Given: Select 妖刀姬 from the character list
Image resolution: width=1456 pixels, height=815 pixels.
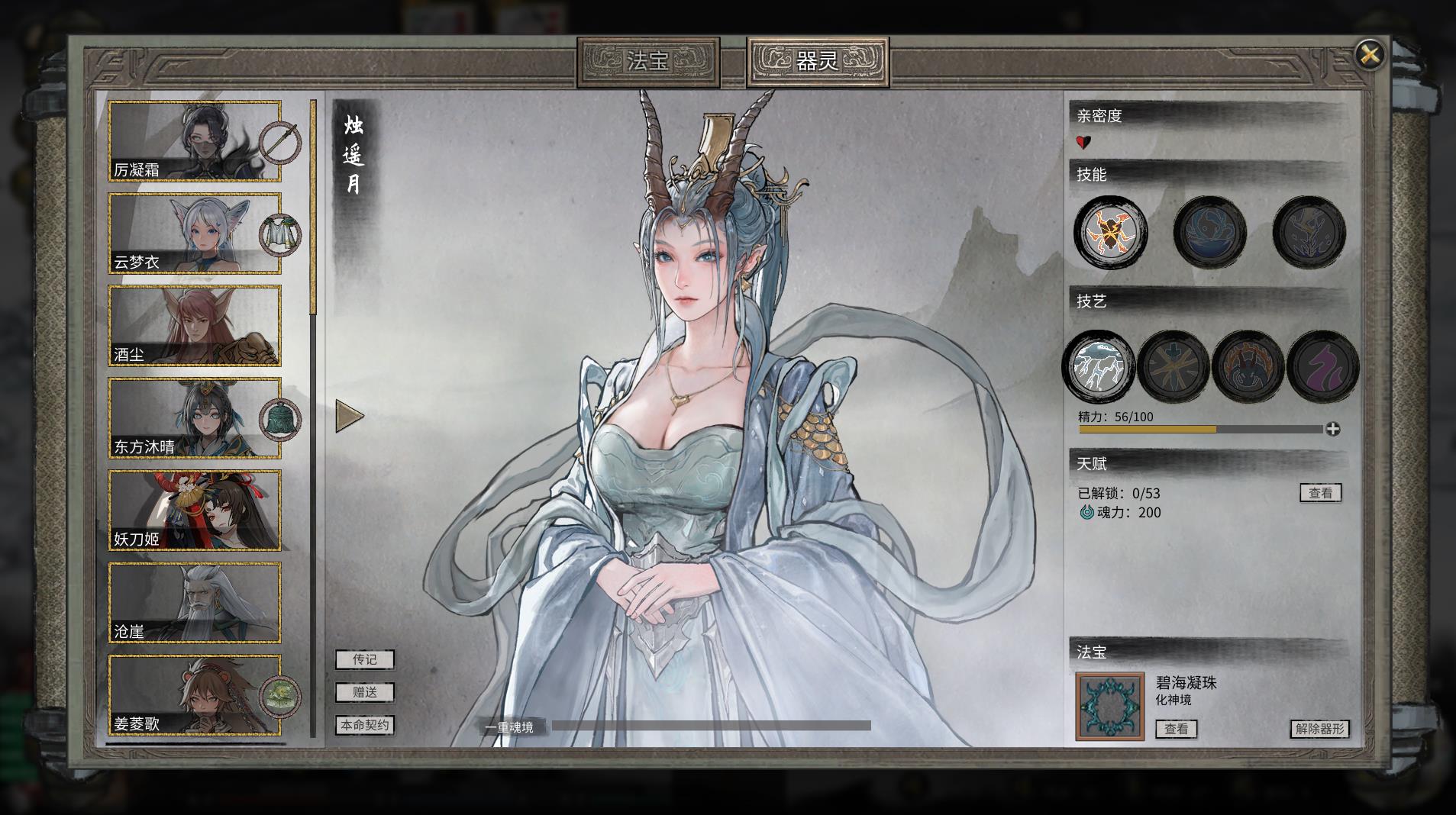Looking at the screenshot, I should point(195,510).
